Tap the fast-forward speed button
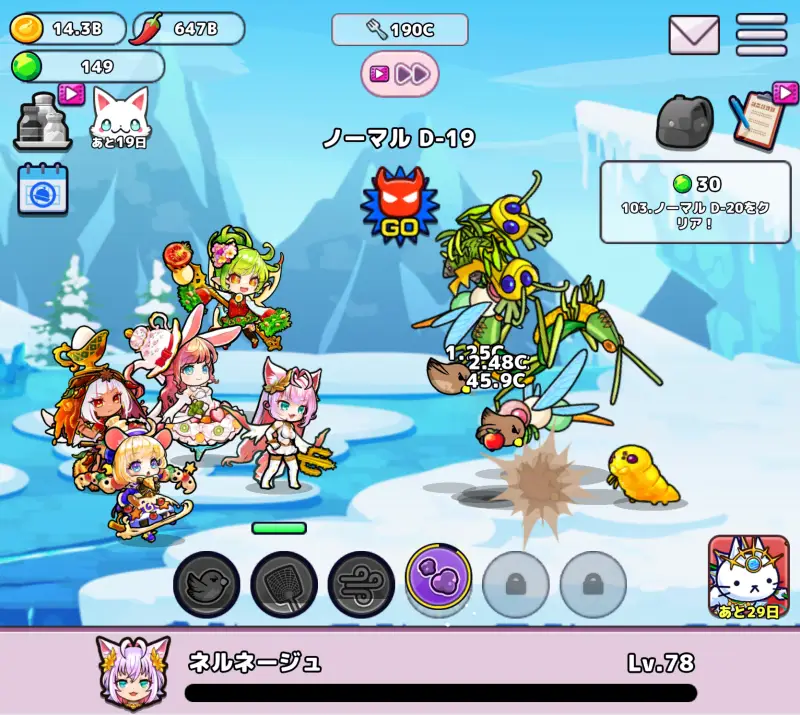Screen dimensions: 800x715 (400, 73)
